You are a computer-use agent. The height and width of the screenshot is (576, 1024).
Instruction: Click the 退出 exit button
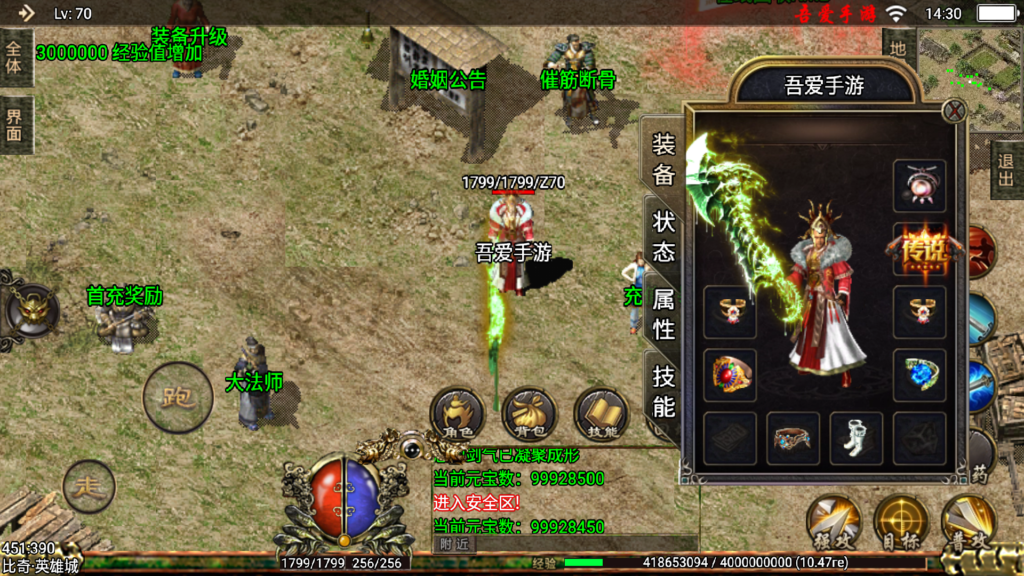click(x=1007, y=169)
